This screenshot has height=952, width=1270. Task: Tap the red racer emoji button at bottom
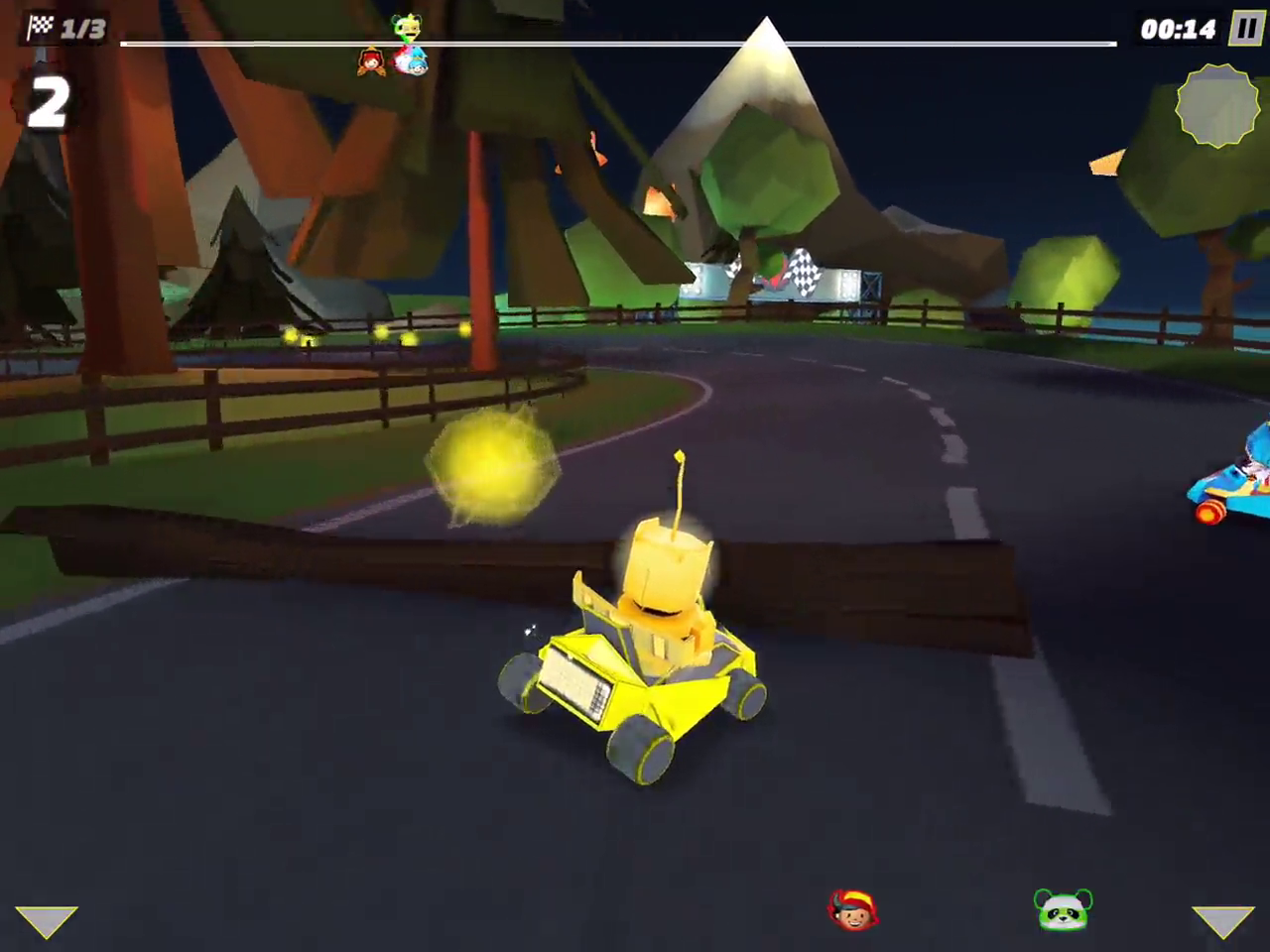point(852,908)
